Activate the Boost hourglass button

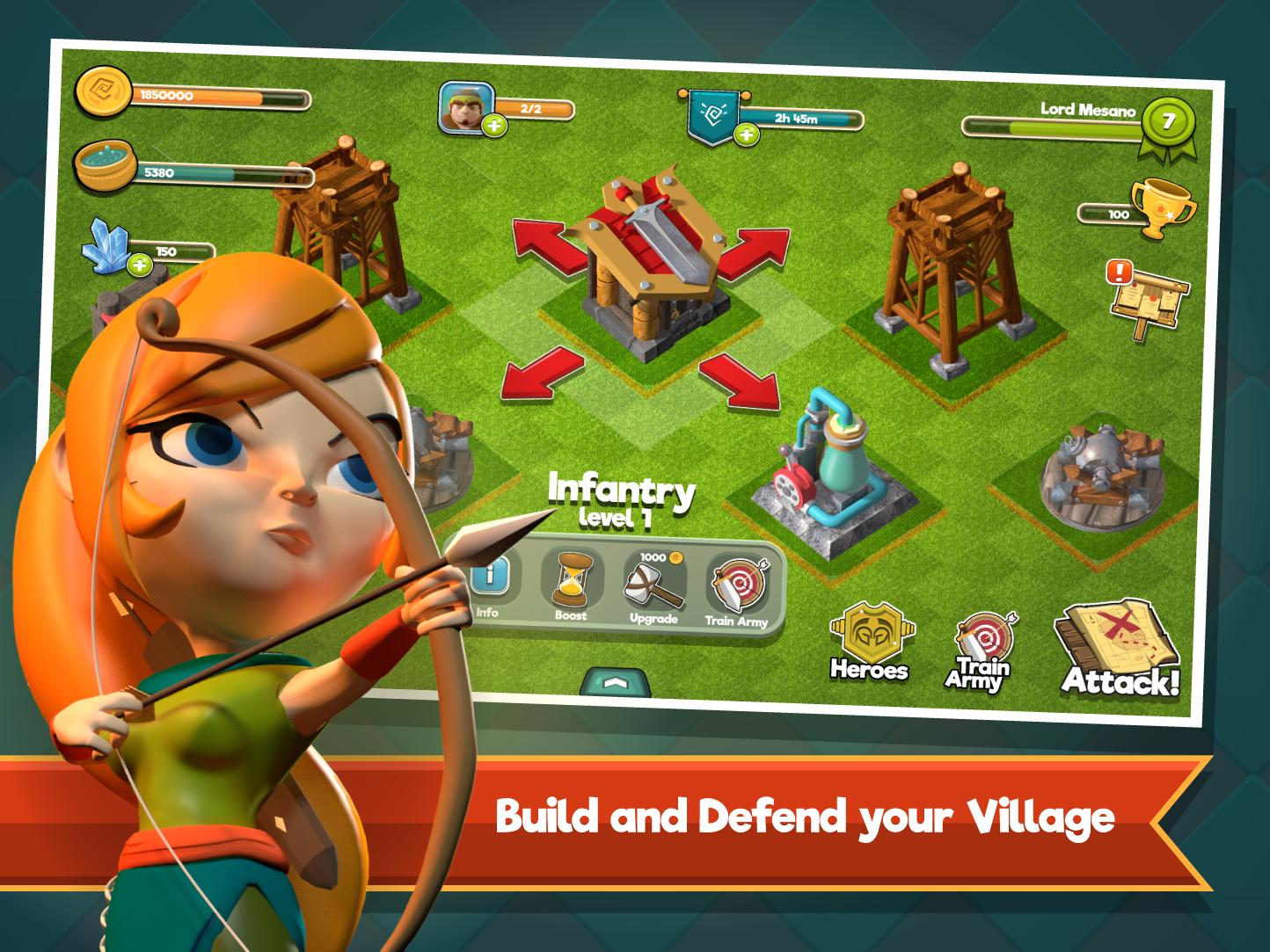(570, 585)
